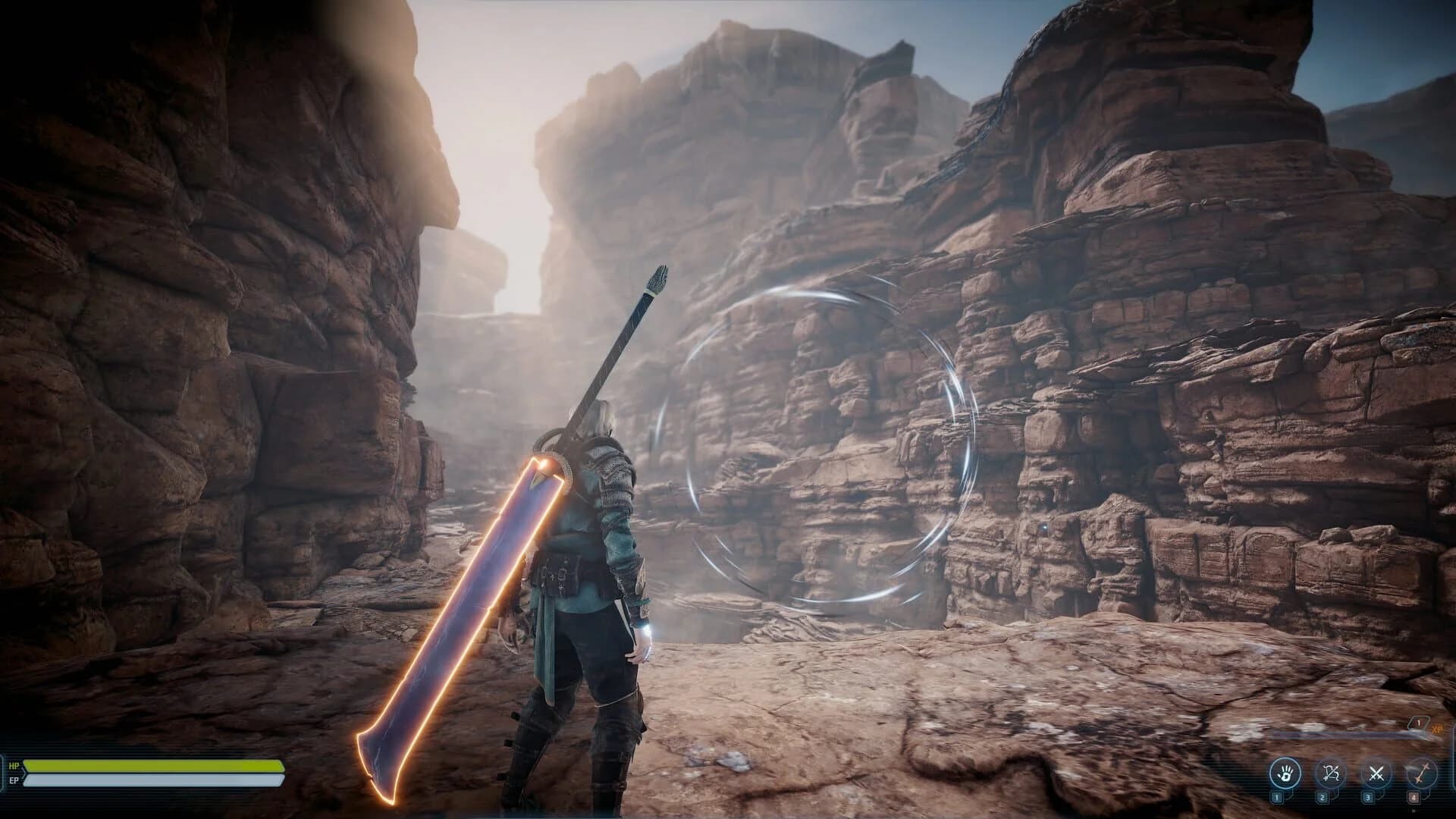Activate the bow-and-arrow ability icon
Image resolution: width=1456 pixels, height=819 pixels.
point(1332,774)
